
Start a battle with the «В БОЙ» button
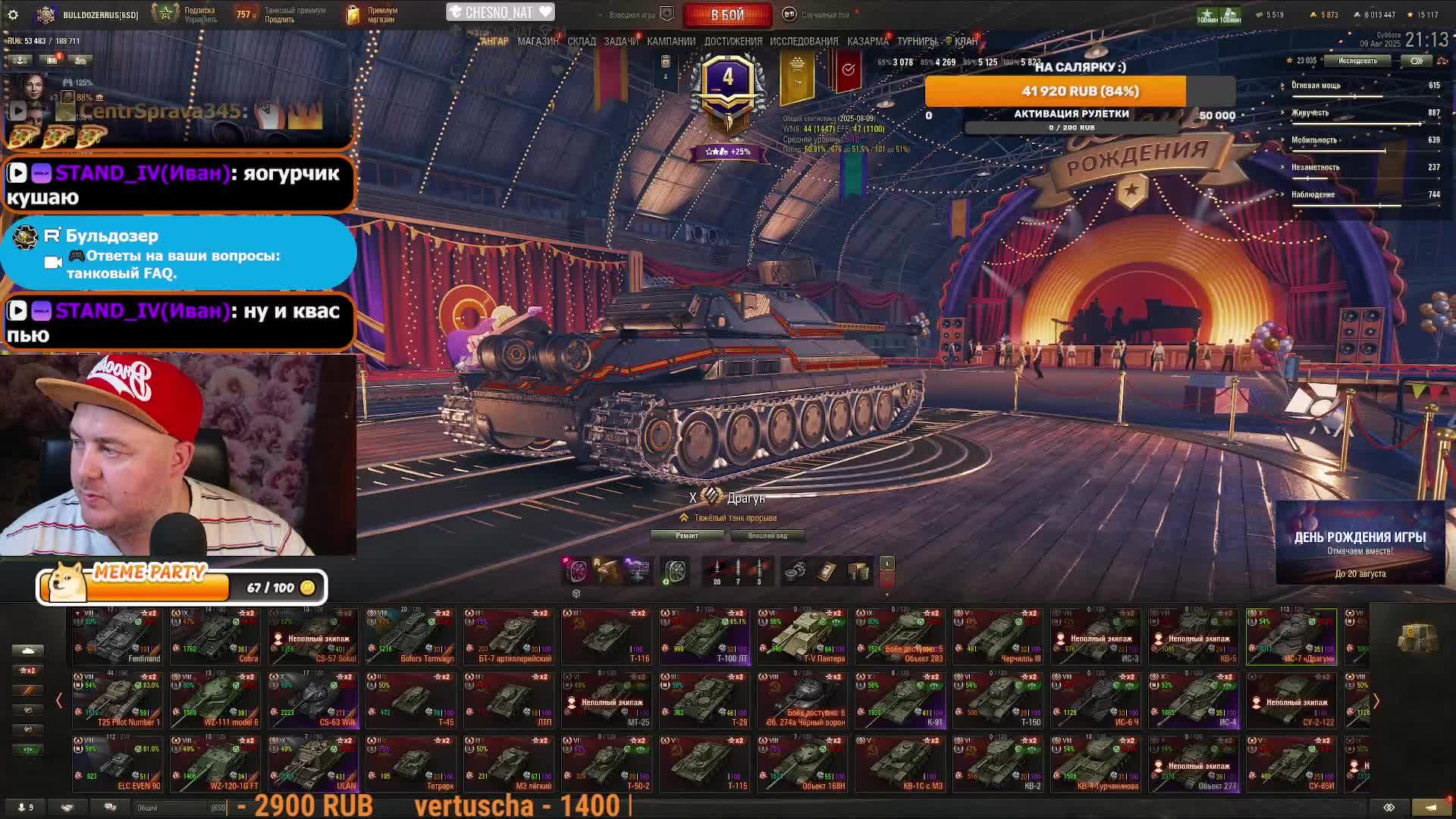[x=727, y=14]
